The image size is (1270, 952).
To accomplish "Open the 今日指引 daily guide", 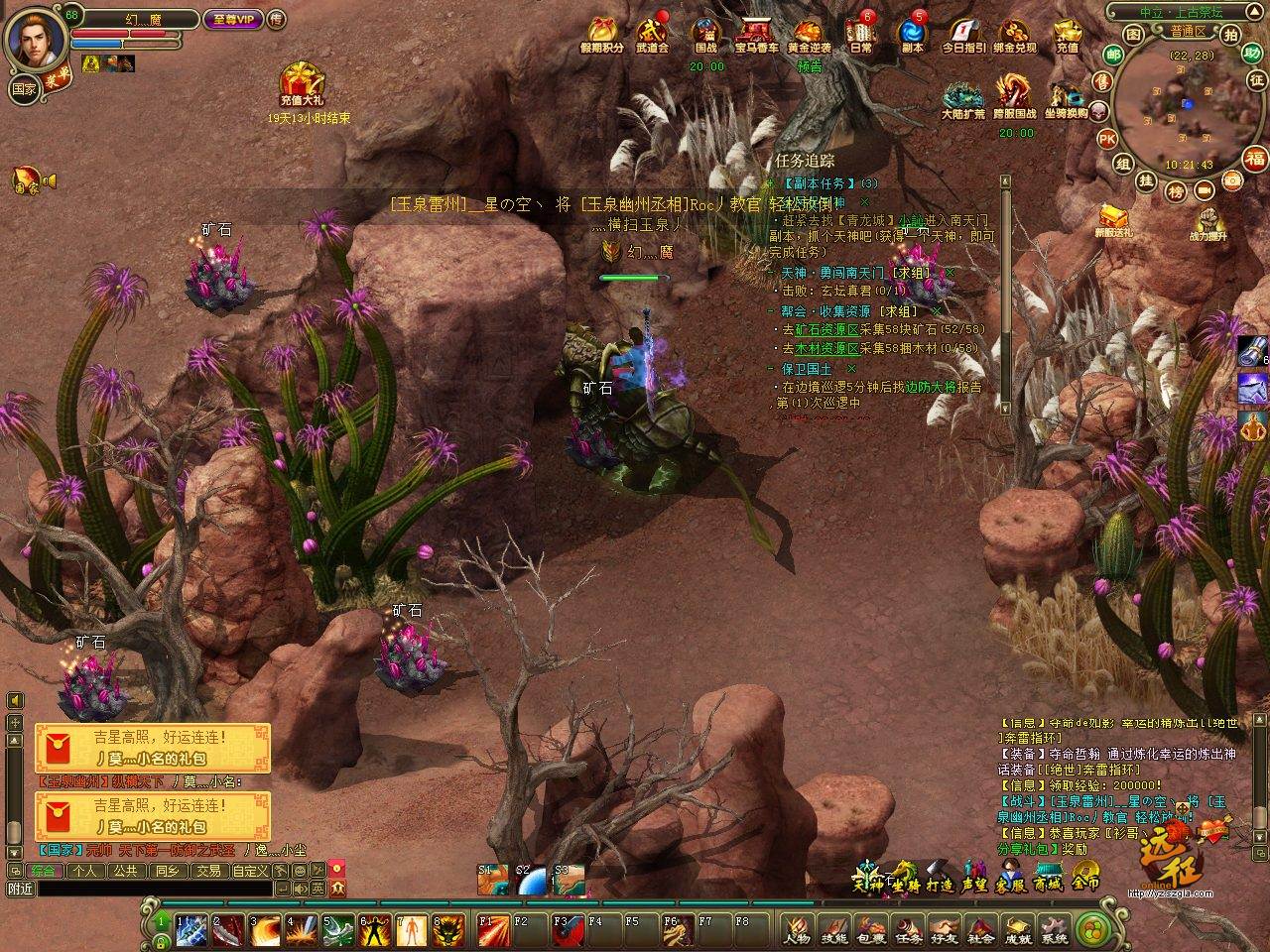I will (x=962, y=35).
